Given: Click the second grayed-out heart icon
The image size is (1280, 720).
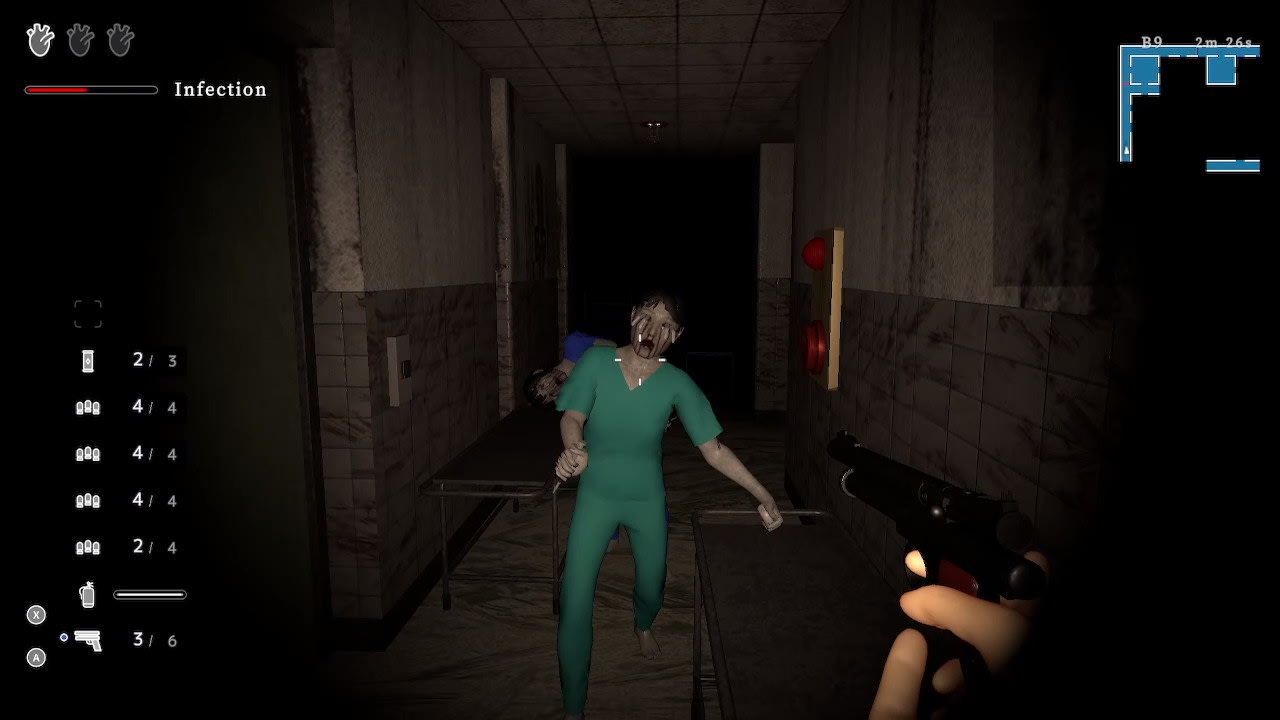Looking at the screenshot, I should point(79,40).
